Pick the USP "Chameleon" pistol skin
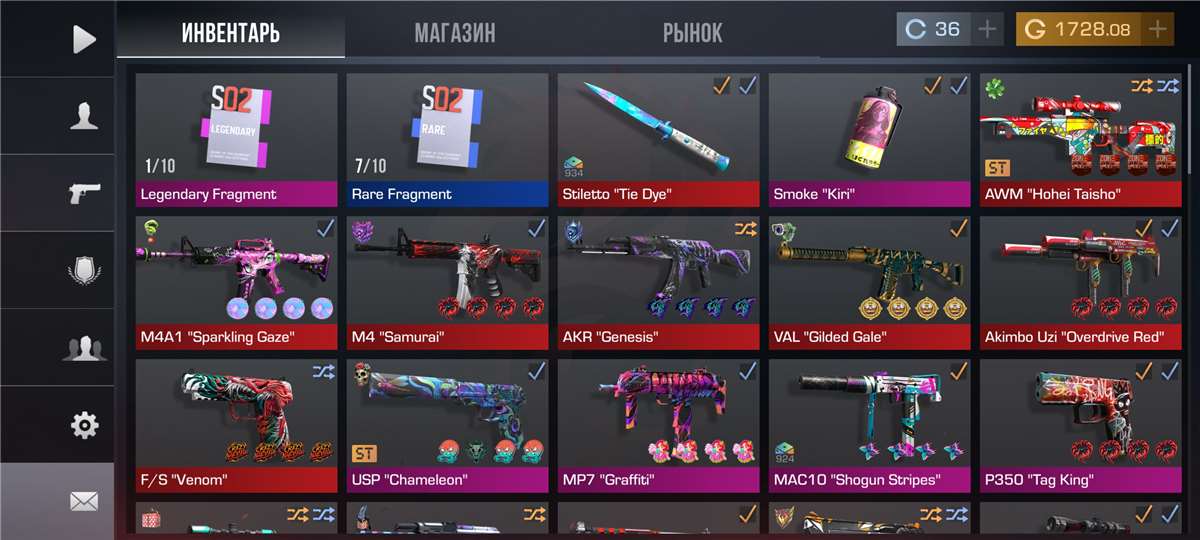The width and height of the screenshot is (1200, 540). pyautogui.click(x=447, y=425)
